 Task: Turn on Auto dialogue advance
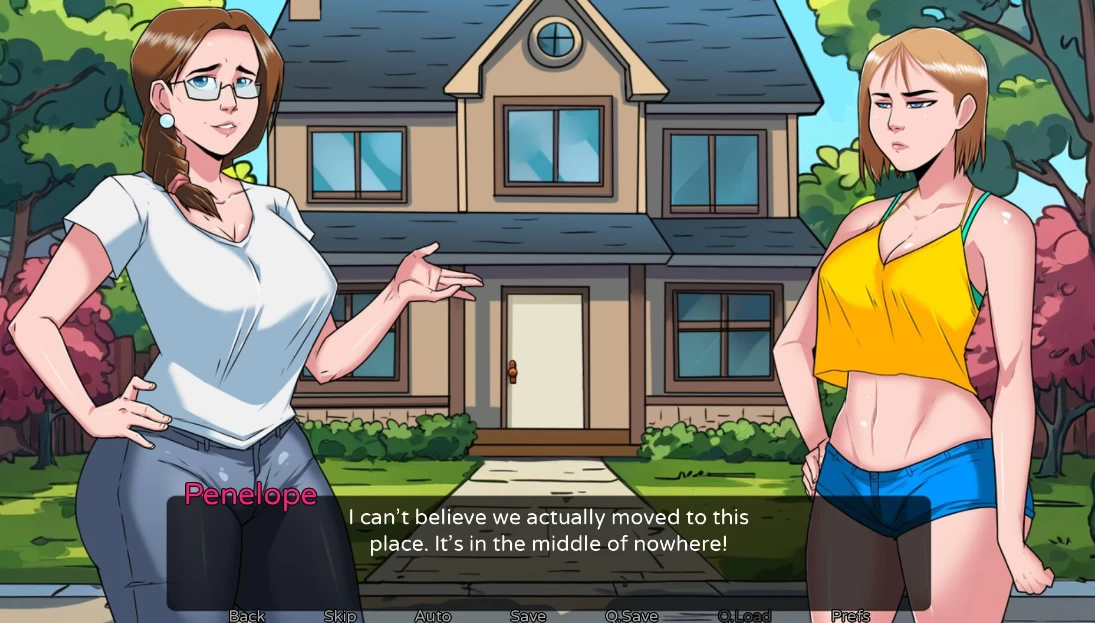coord(433,616)
